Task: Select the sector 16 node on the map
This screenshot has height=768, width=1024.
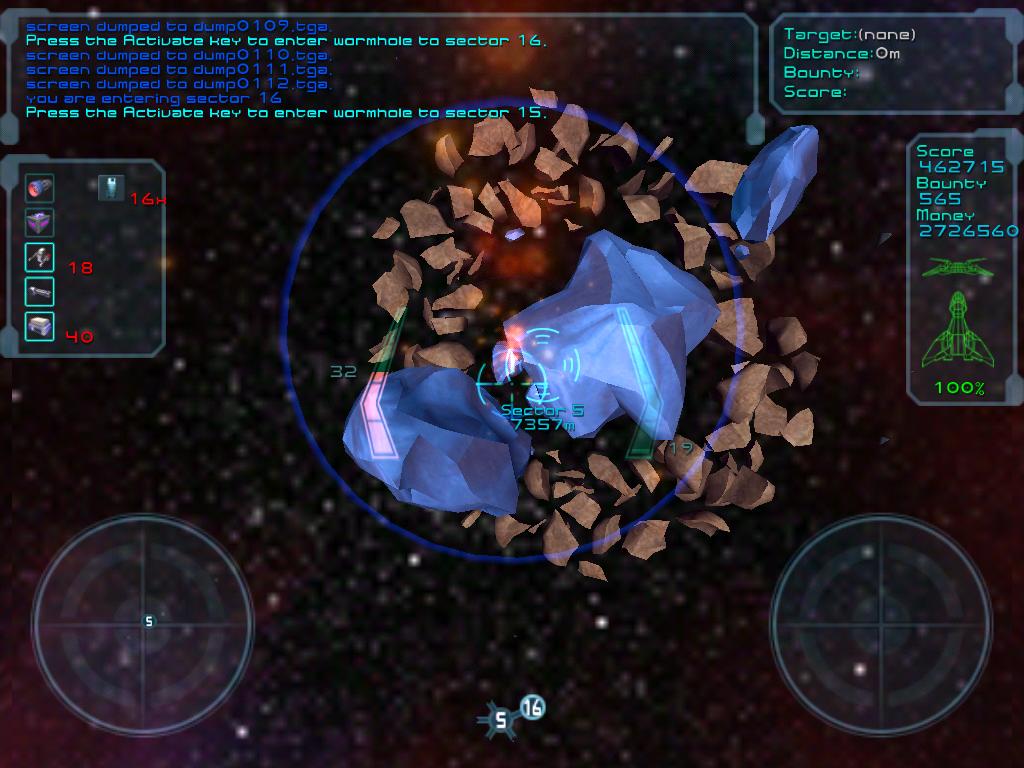Action: [533, 708]
